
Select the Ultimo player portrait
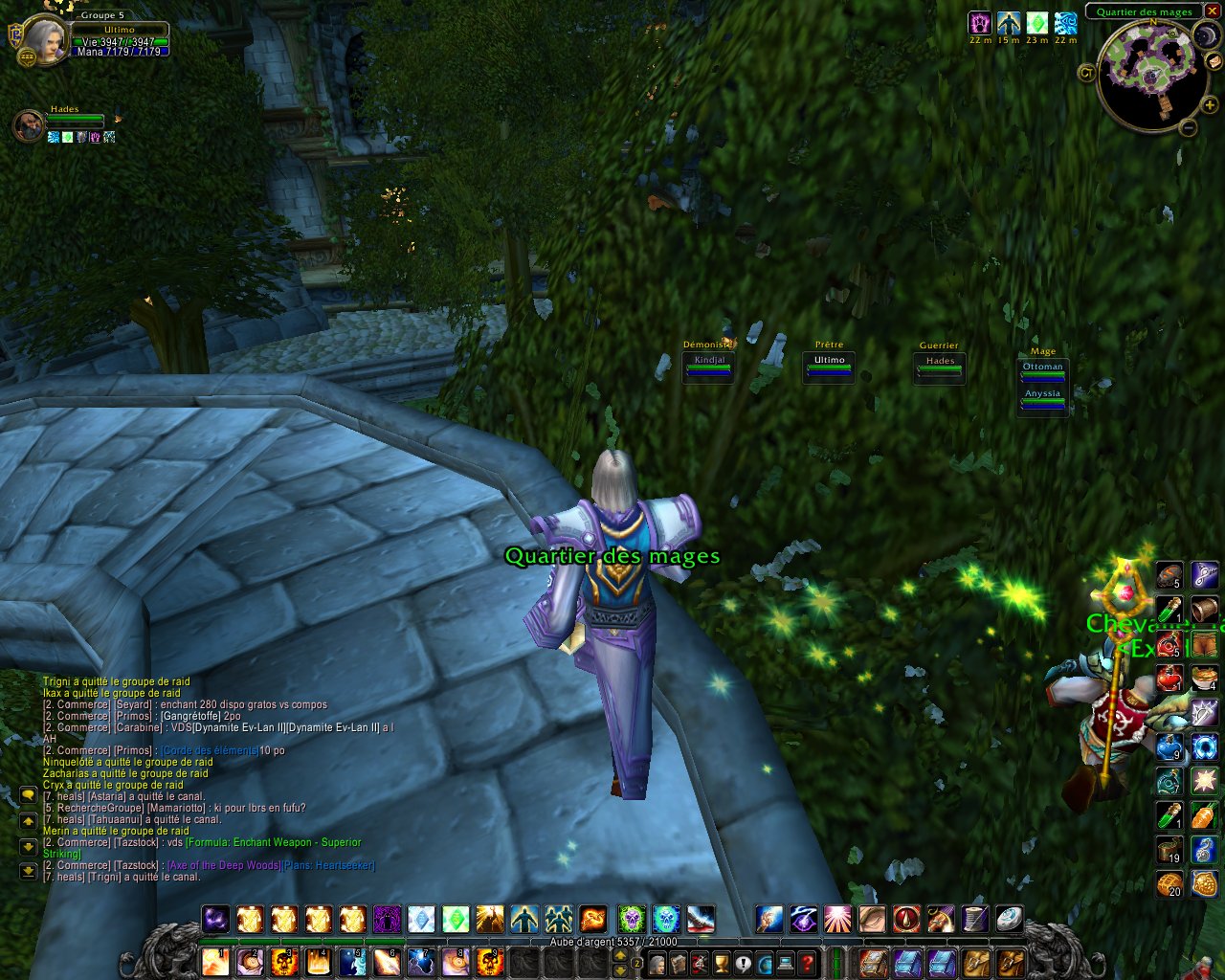tap(41, 40)
